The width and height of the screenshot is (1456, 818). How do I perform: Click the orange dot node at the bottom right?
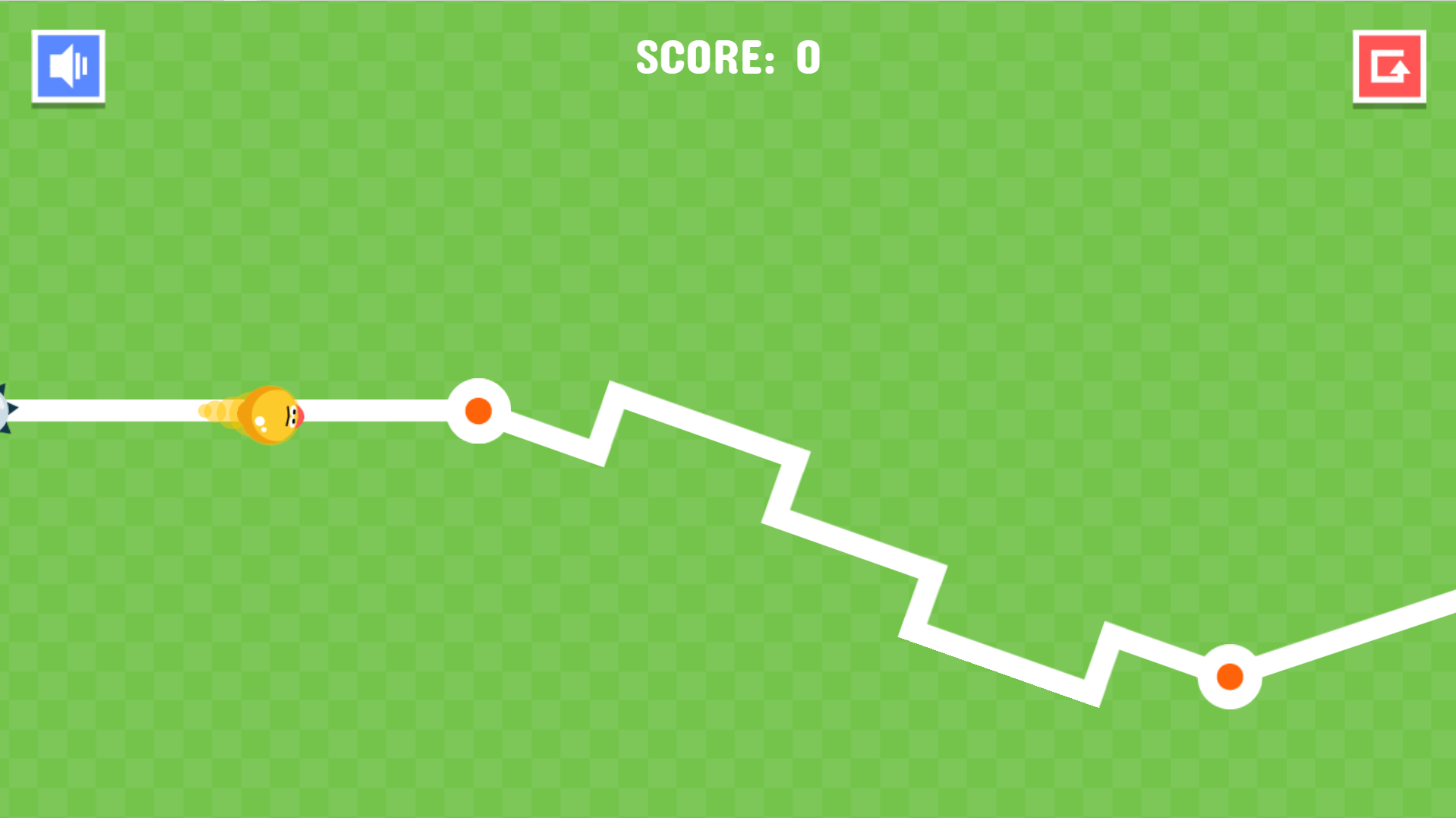pyautogui.click(x=1230, y=675)
